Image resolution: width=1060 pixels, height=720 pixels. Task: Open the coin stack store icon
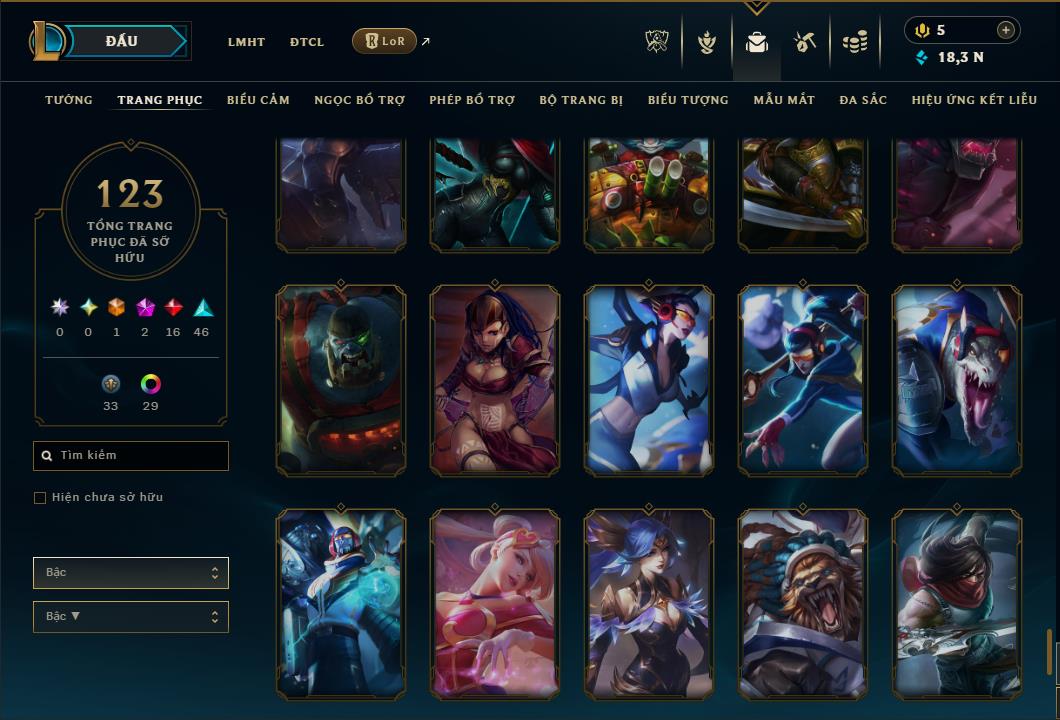click(854, 42)
